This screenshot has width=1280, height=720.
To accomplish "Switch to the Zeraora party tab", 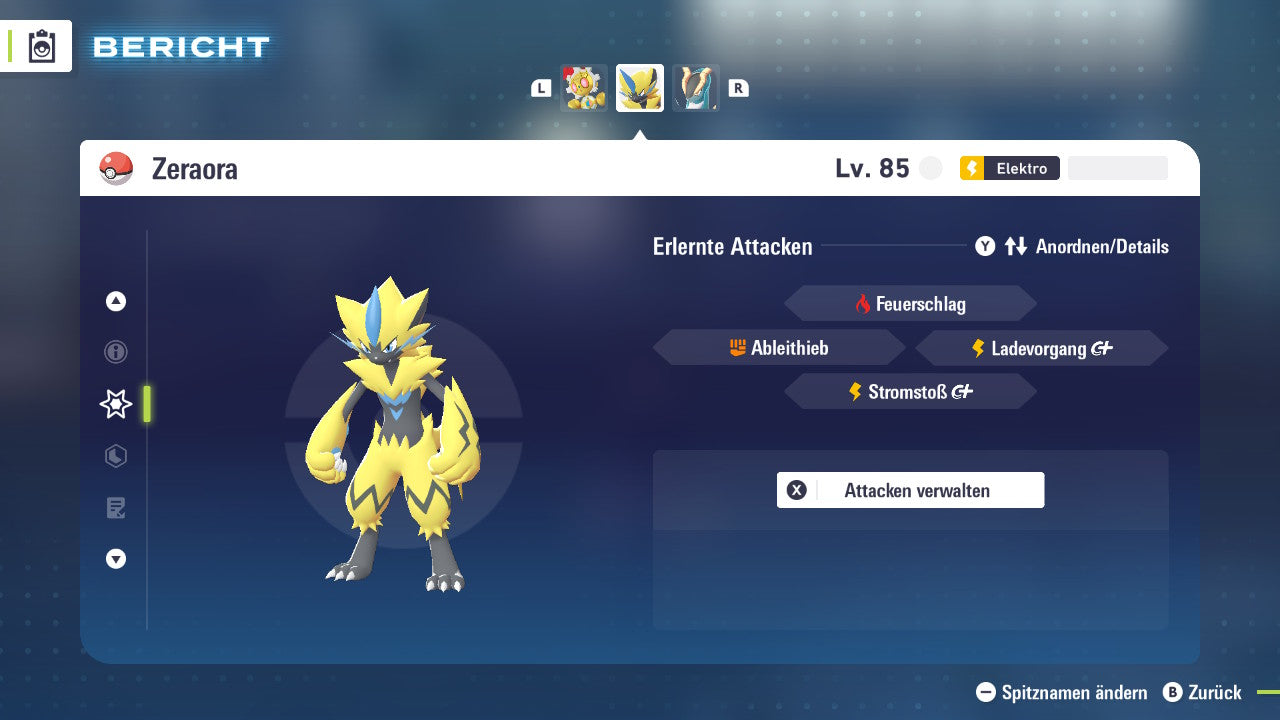I will [639, 87].
